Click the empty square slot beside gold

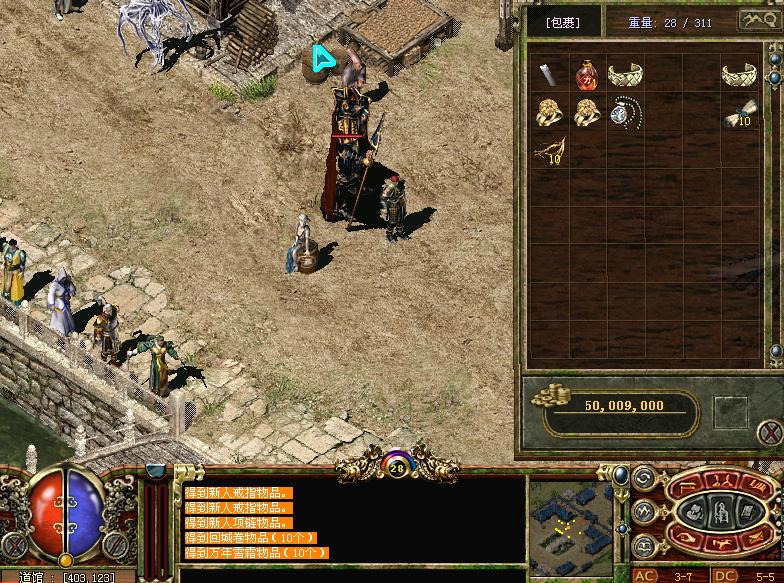[x=730, y=412]
